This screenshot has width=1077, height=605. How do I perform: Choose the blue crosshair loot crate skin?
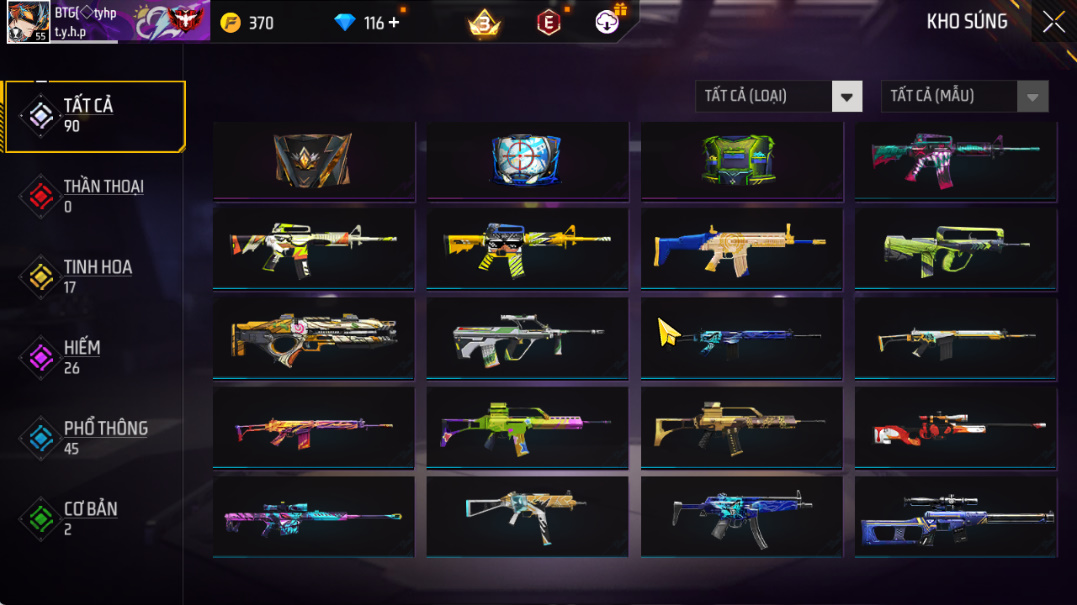(x=527, y=160)
